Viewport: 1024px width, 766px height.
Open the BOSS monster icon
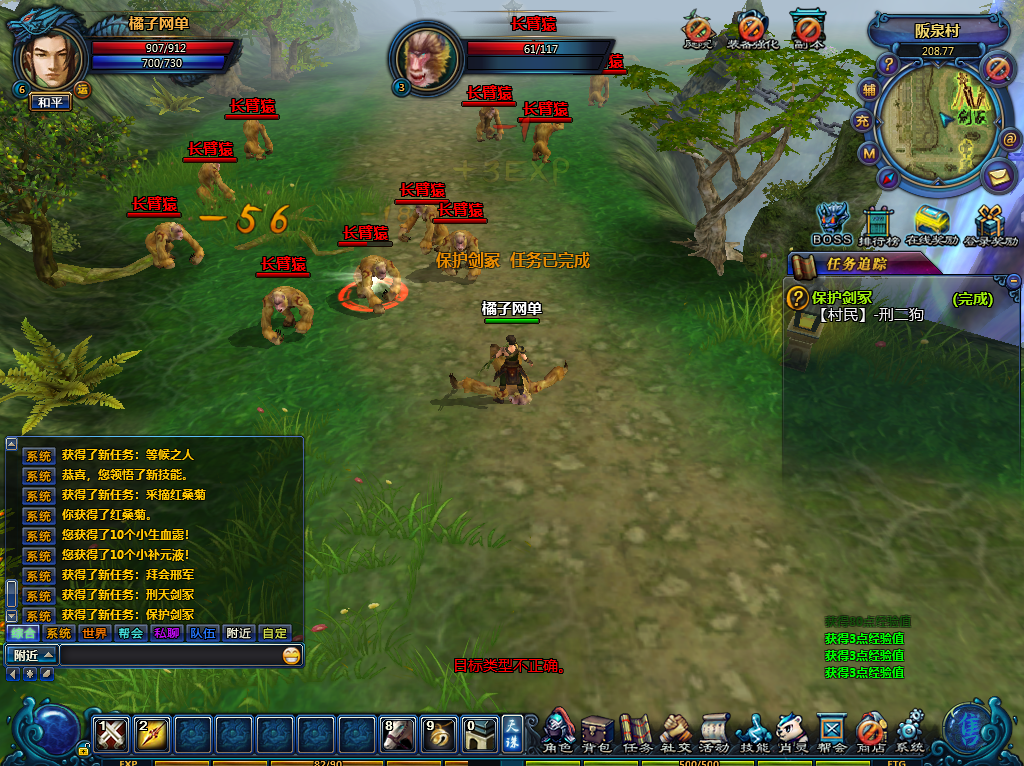(x=831, y=223)
